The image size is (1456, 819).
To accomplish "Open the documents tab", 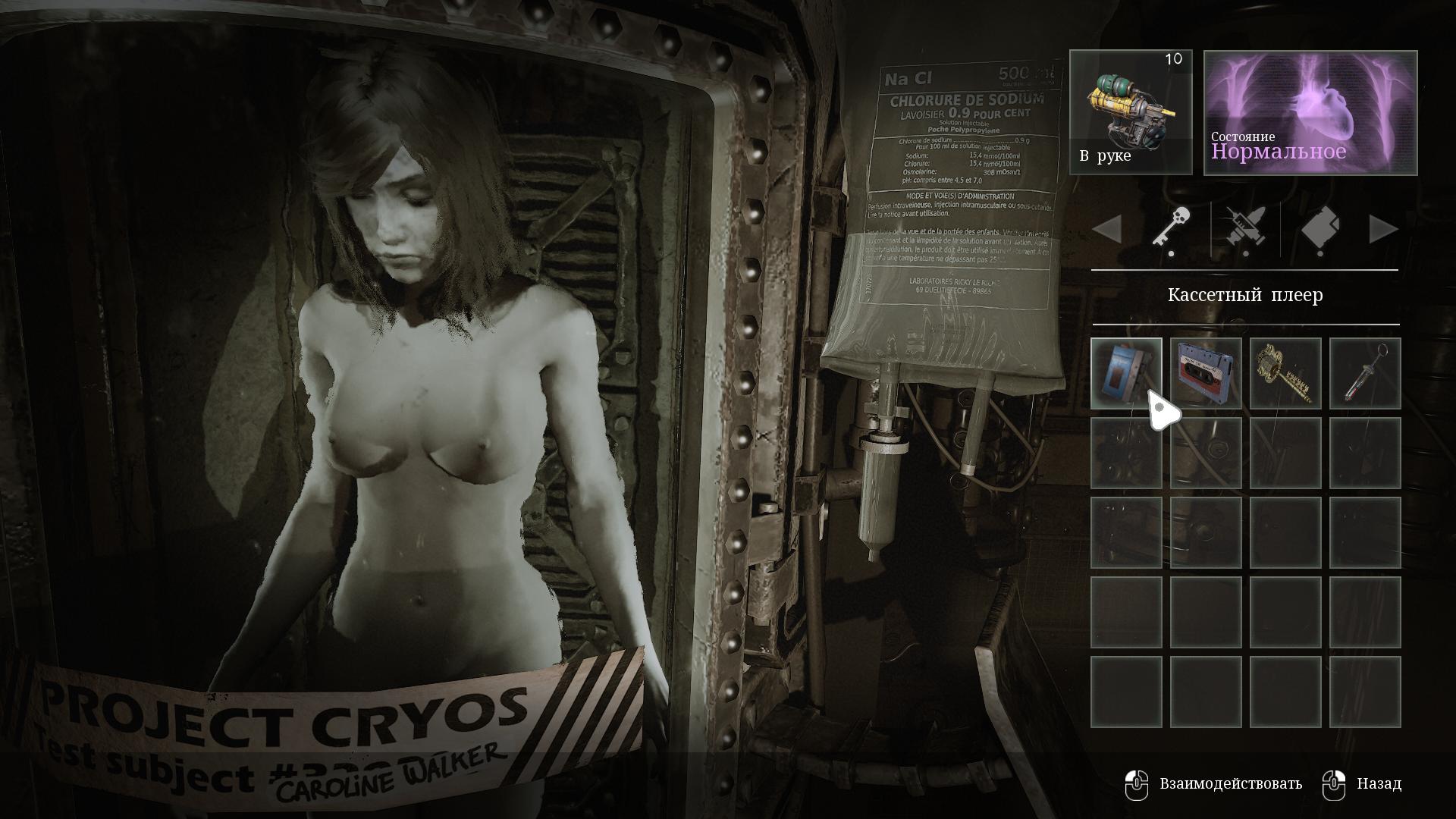I will [1320, 227].
